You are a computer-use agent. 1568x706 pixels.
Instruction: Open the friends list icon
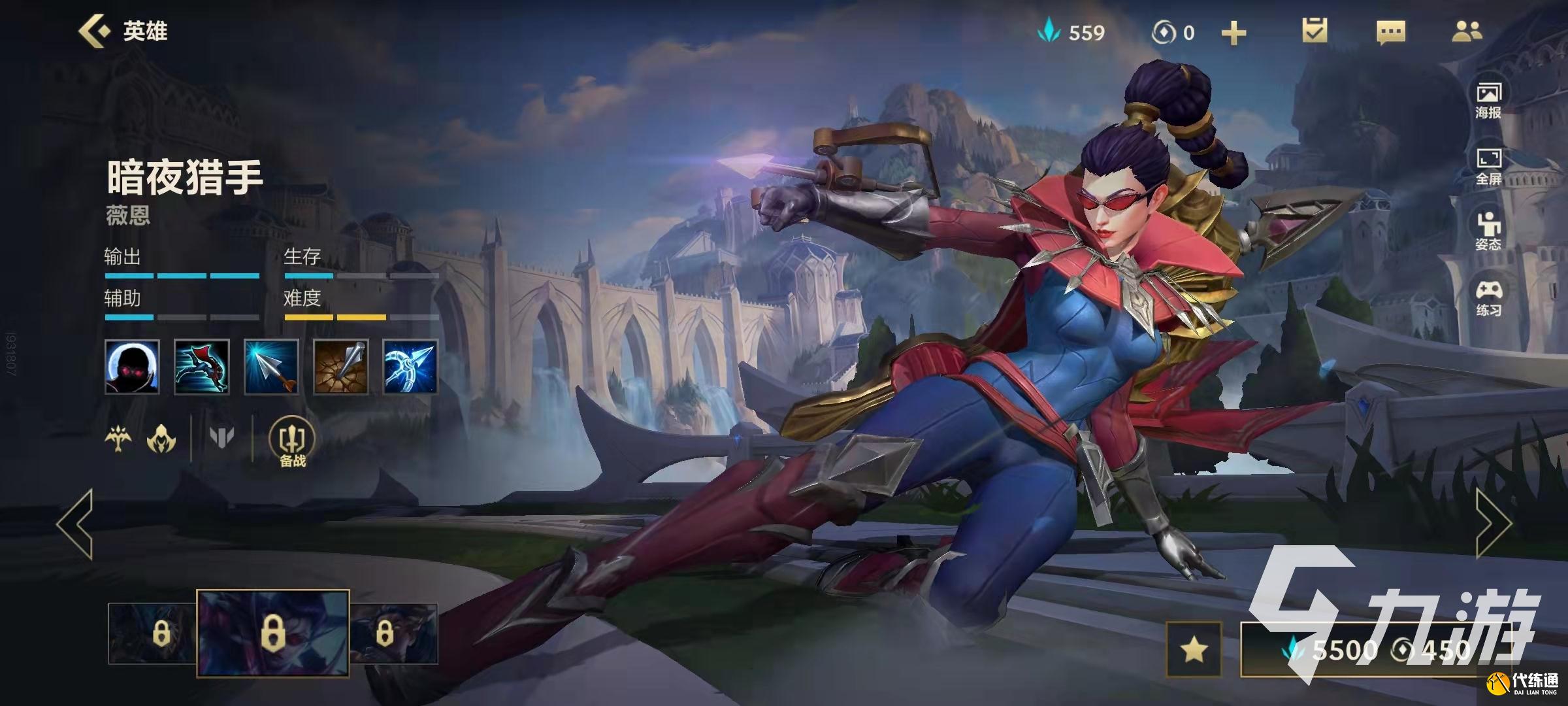[1467, 31]
